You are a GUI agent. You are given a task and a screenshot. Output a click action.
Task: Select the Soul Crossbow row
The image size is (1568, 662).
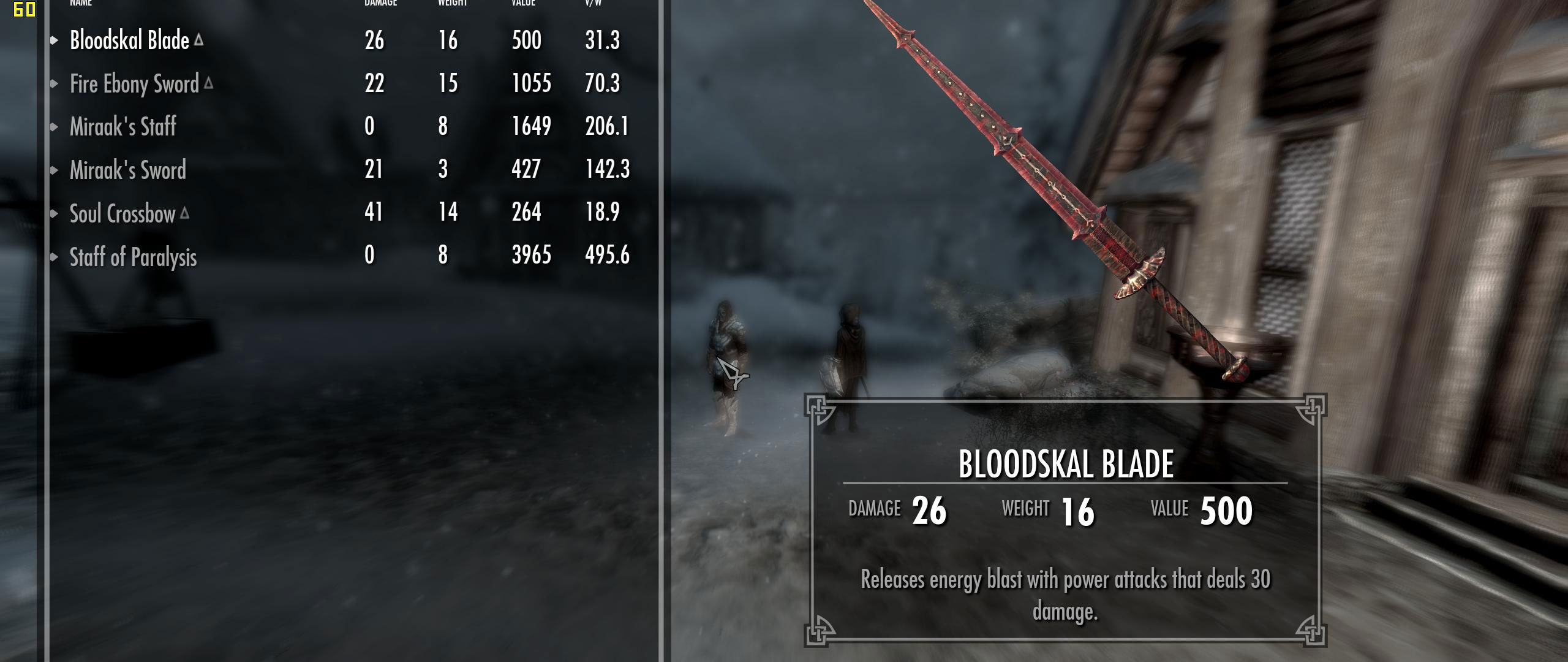pos(123,213)
